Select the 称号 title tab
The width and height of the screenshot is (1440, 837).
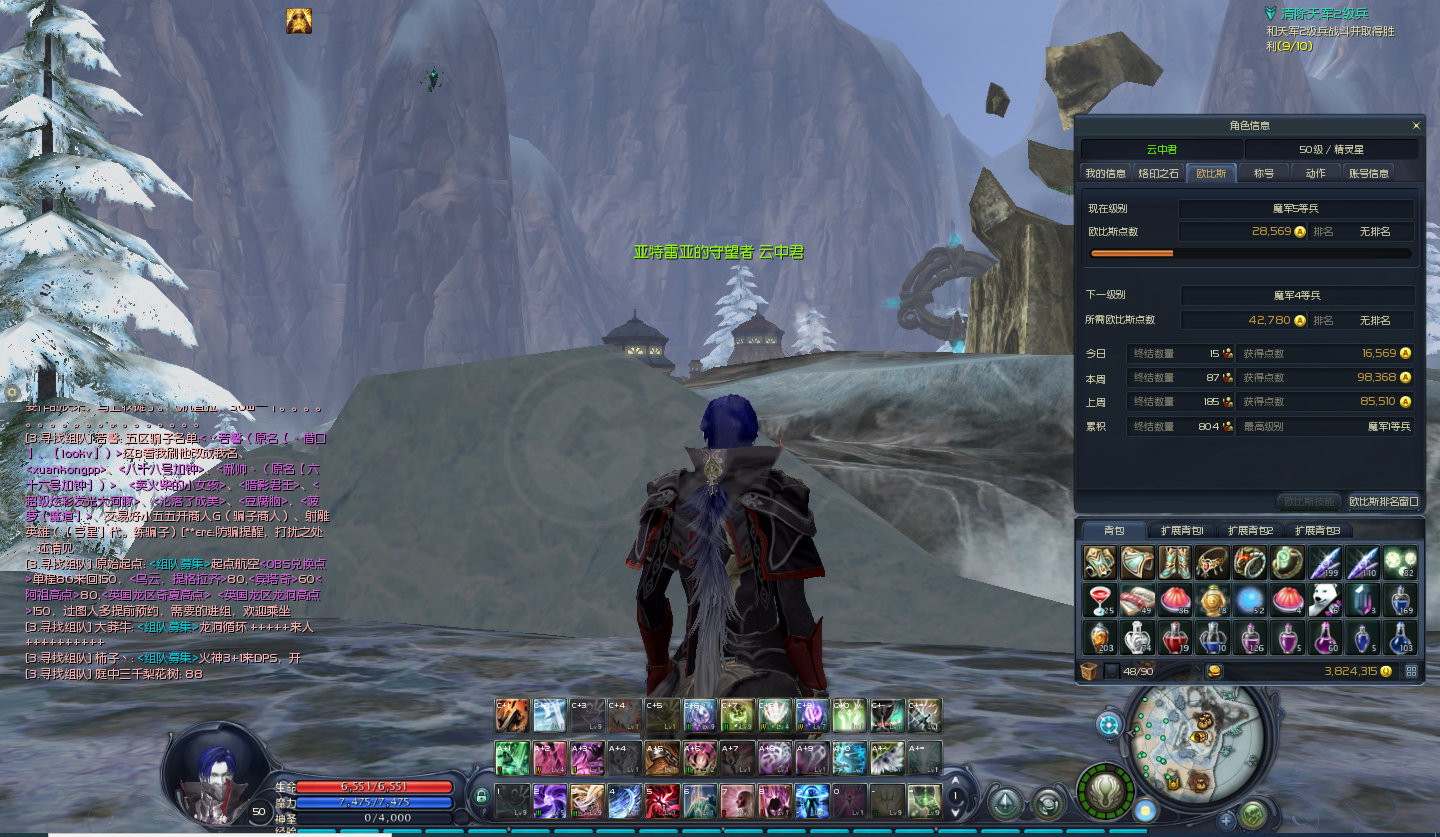tap(1264, 173)
